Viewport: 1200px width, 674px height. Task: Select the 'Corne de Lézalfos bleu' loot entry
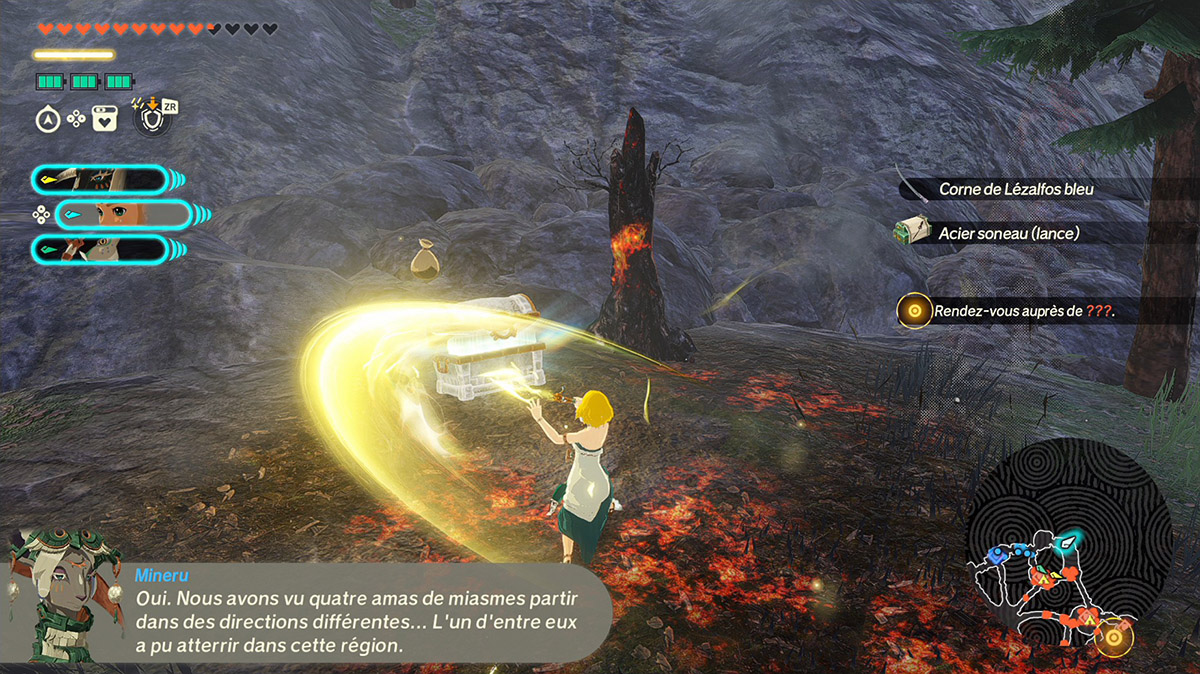point(1030,189)
